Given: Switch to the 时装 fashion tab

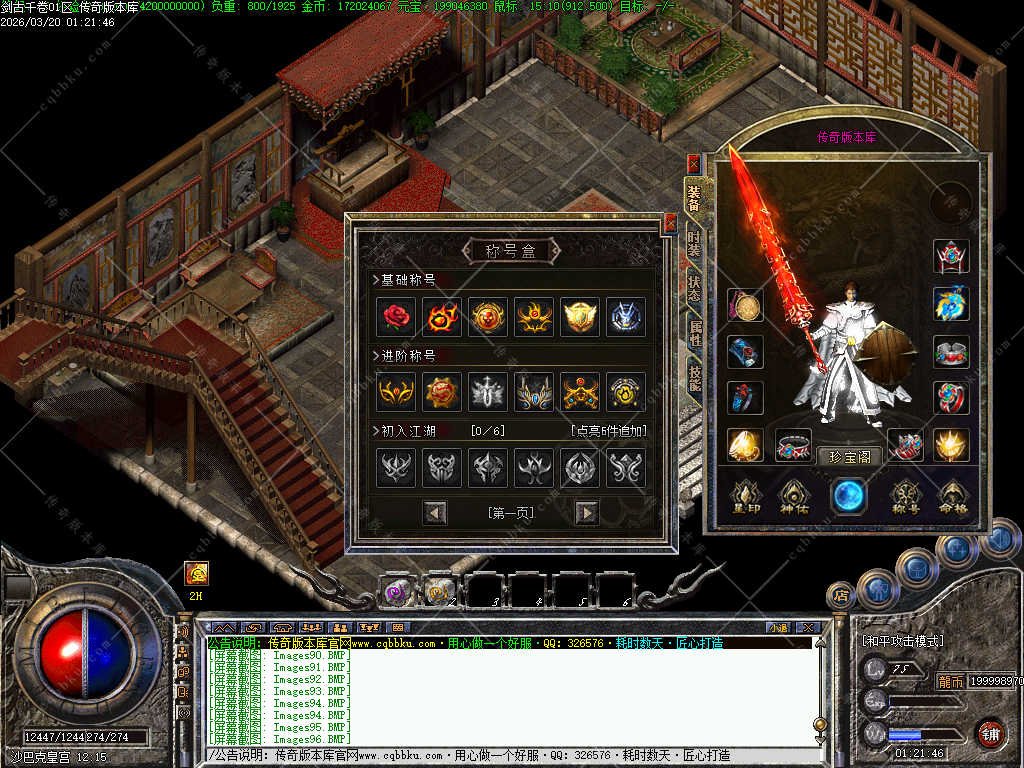Looking at the screenshot, I should 694,244.
